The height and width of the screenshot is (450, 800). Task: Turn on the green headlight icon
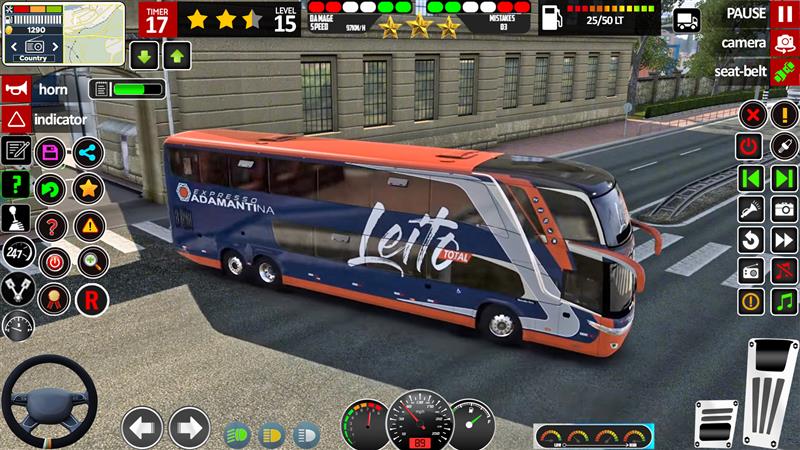click(238, 435)
